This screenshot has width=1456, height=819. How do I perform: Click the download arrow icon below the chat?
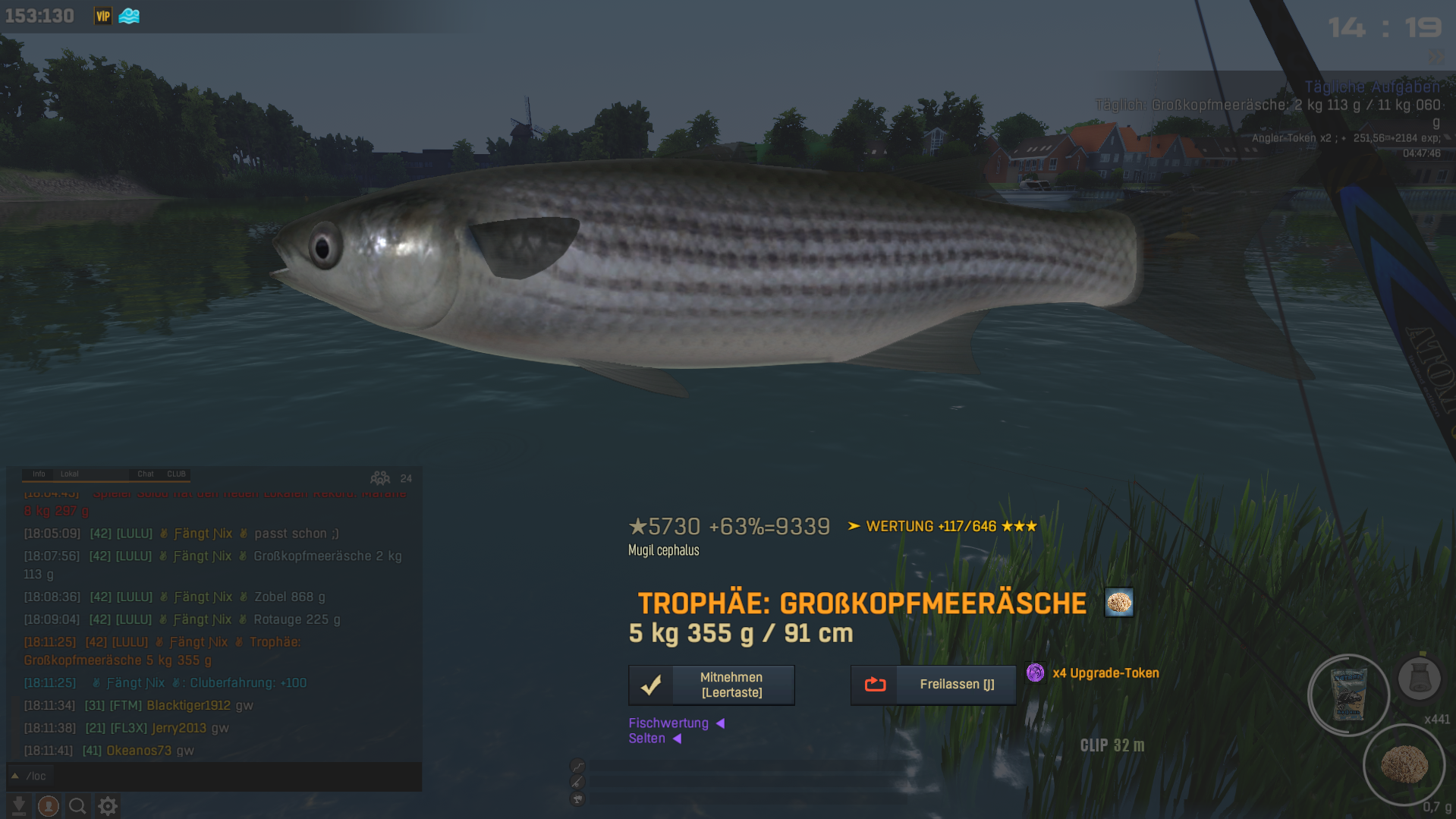point(19,805)
